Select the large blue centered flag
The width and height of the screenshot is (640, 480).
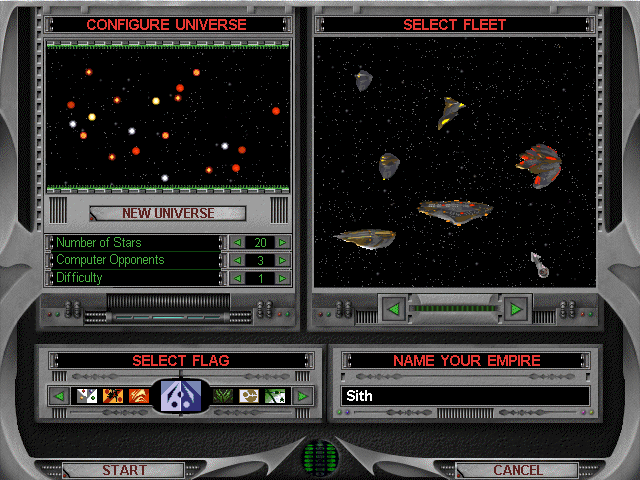pyautogui.click(x=181, y=396)
